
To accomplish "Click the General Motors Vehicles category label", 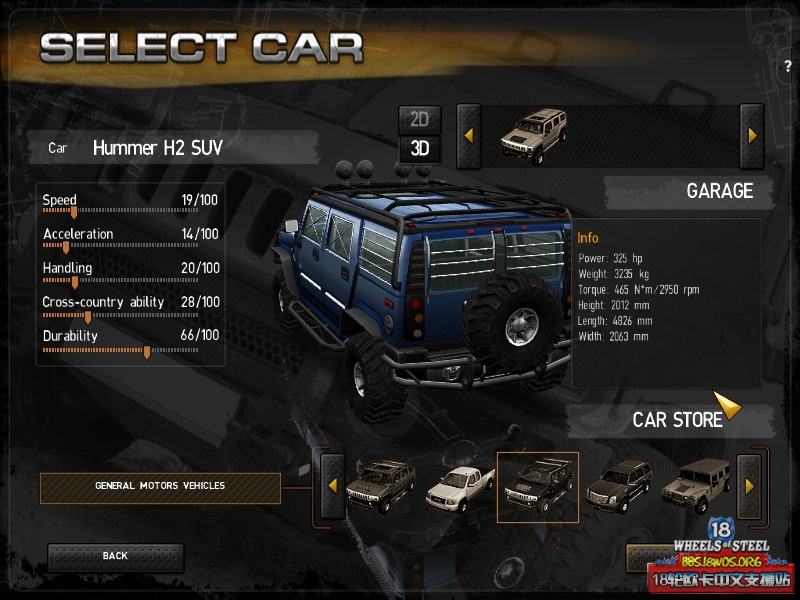I will tap(160, 487).
